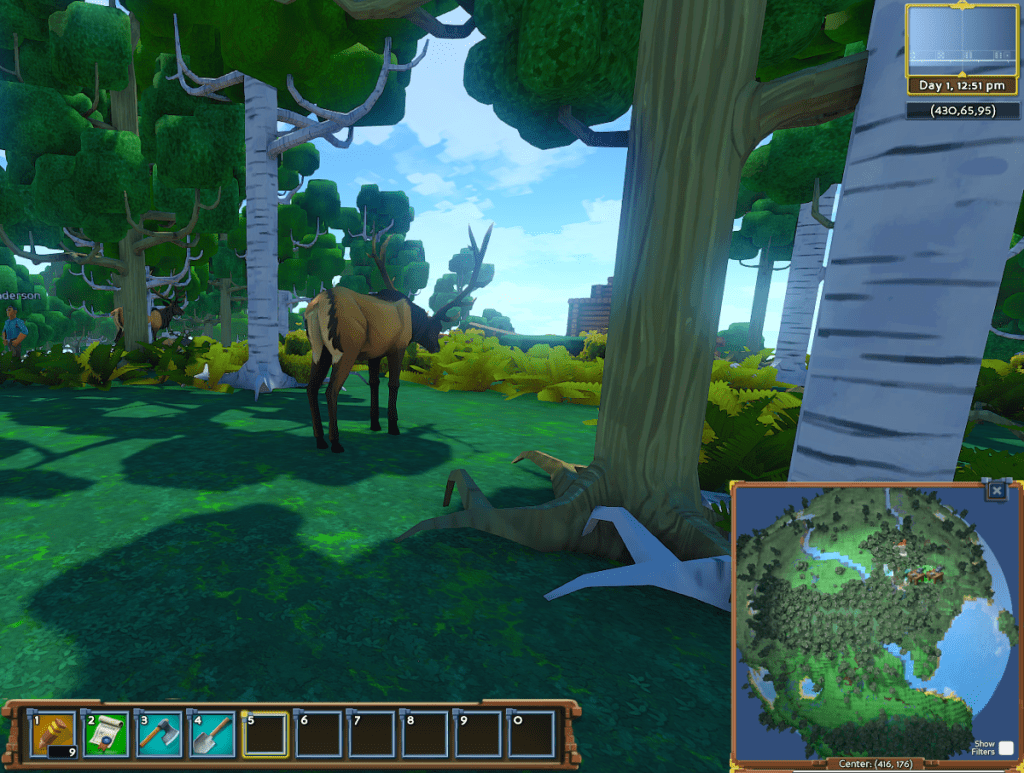Select the torch stack in hotbar slot 1
Image resolution: width=1024 pixels, height=773 pixels.
(52, 735)
